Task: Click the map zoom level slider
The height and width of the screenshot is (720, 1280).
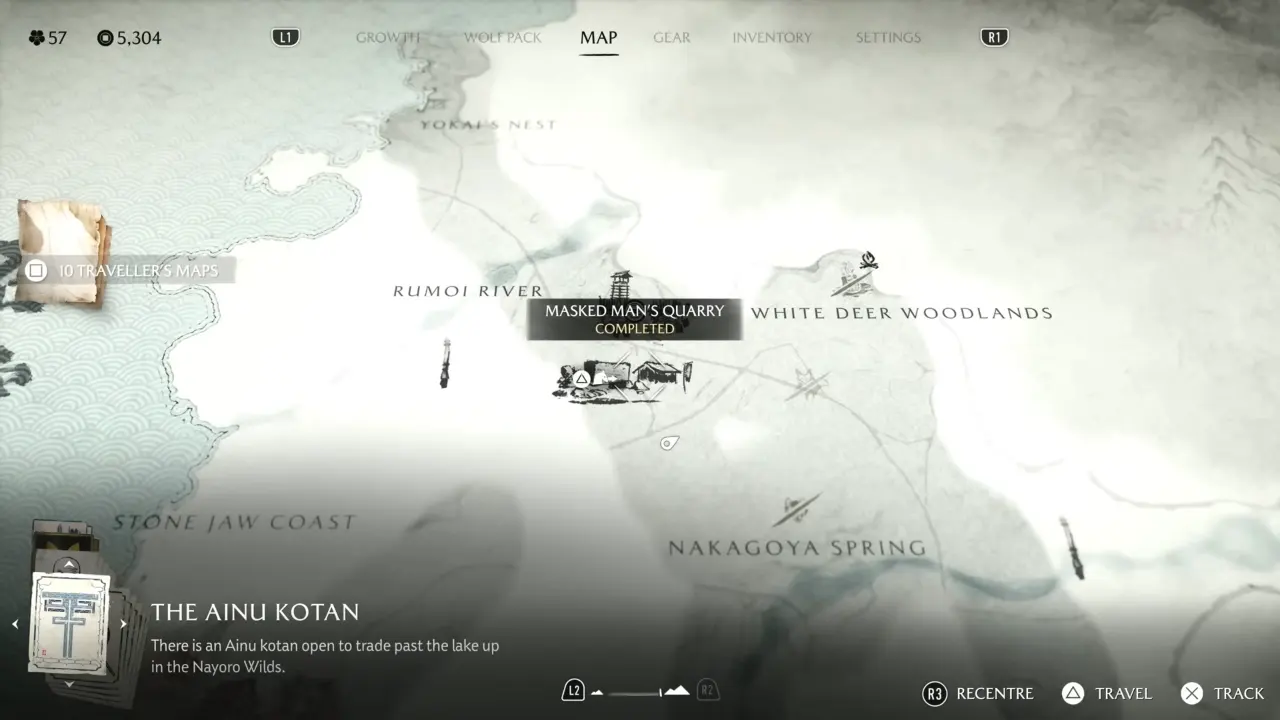Action: tap(640, 691)
